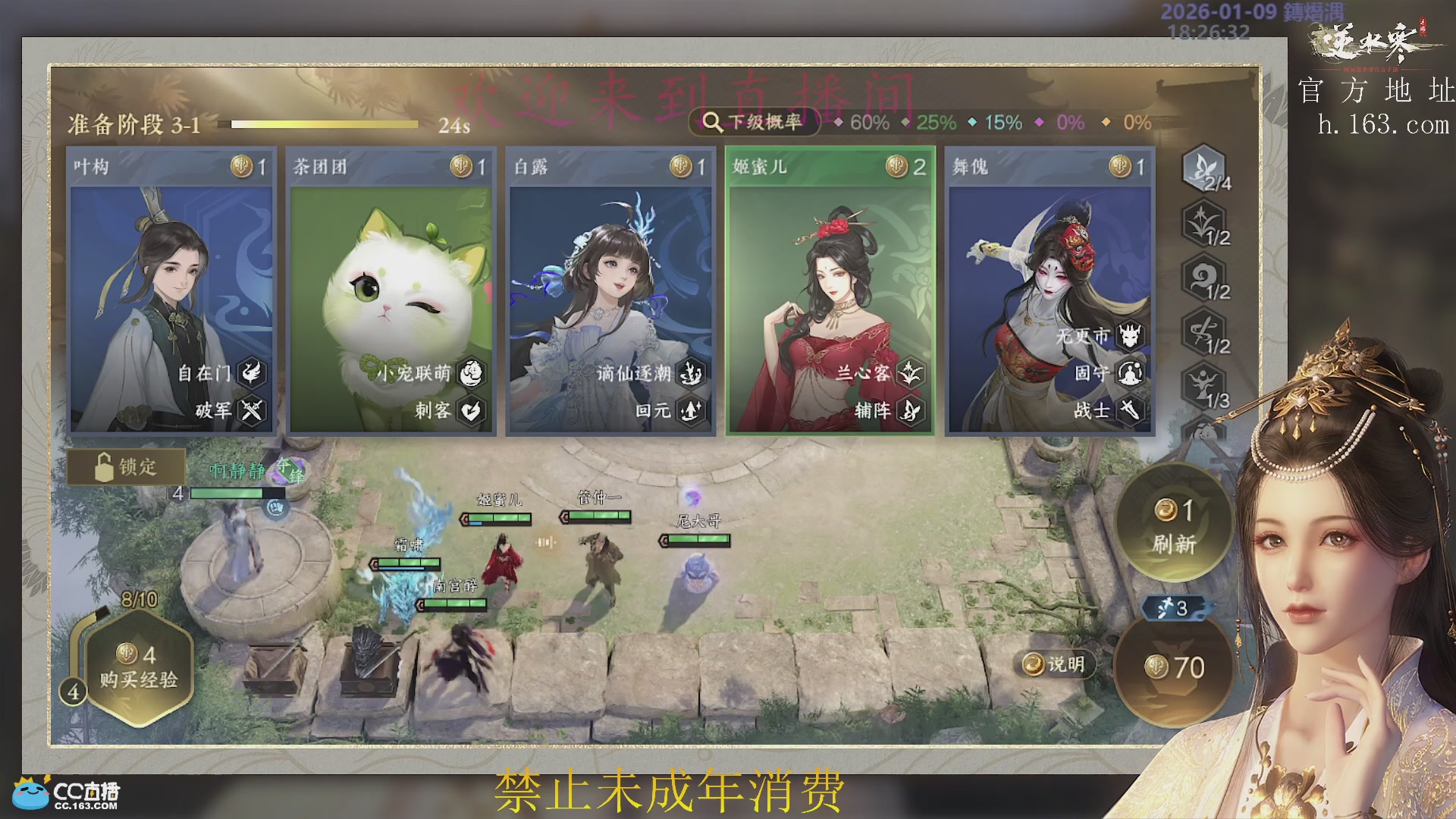Toggle the 锁定 shop lock
This screenshot has width=1456, height=819.
pos(127,467)
